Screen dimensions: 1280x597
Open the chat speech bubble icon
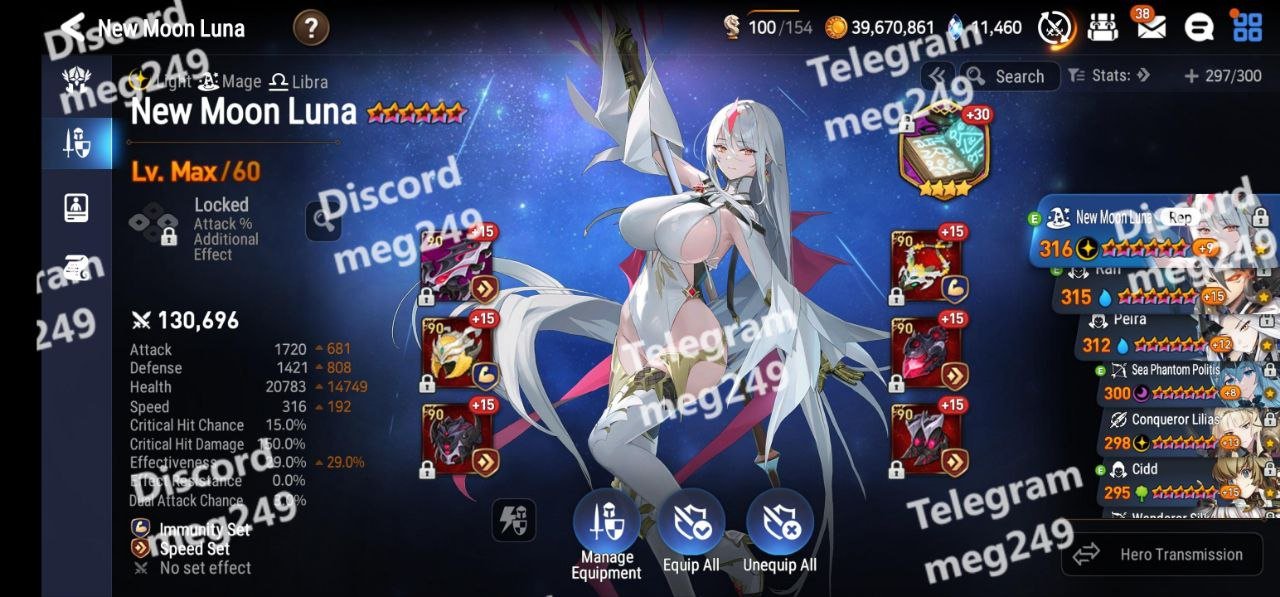coord(1199,27)
